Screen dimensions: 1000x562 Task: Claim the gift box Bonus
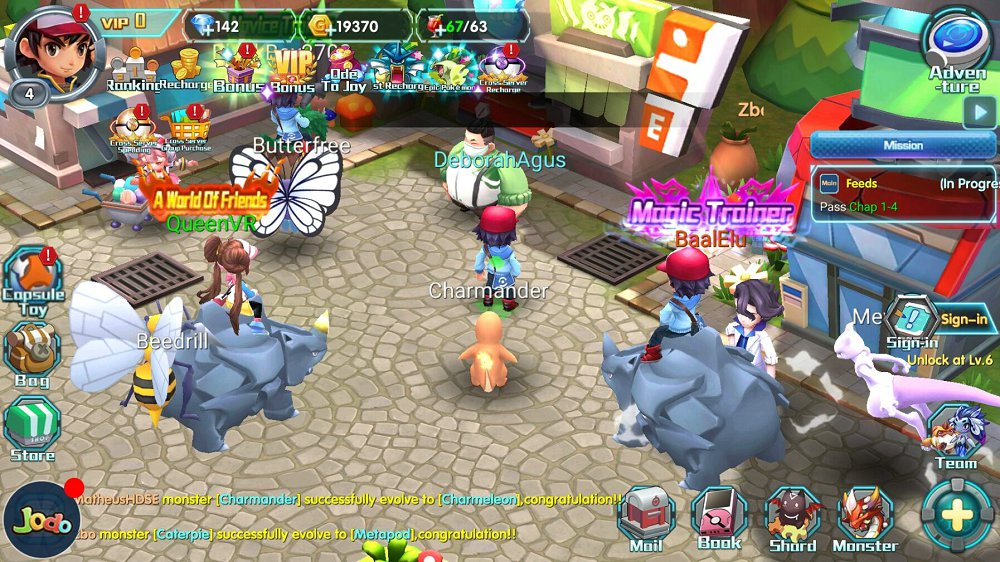239,68
